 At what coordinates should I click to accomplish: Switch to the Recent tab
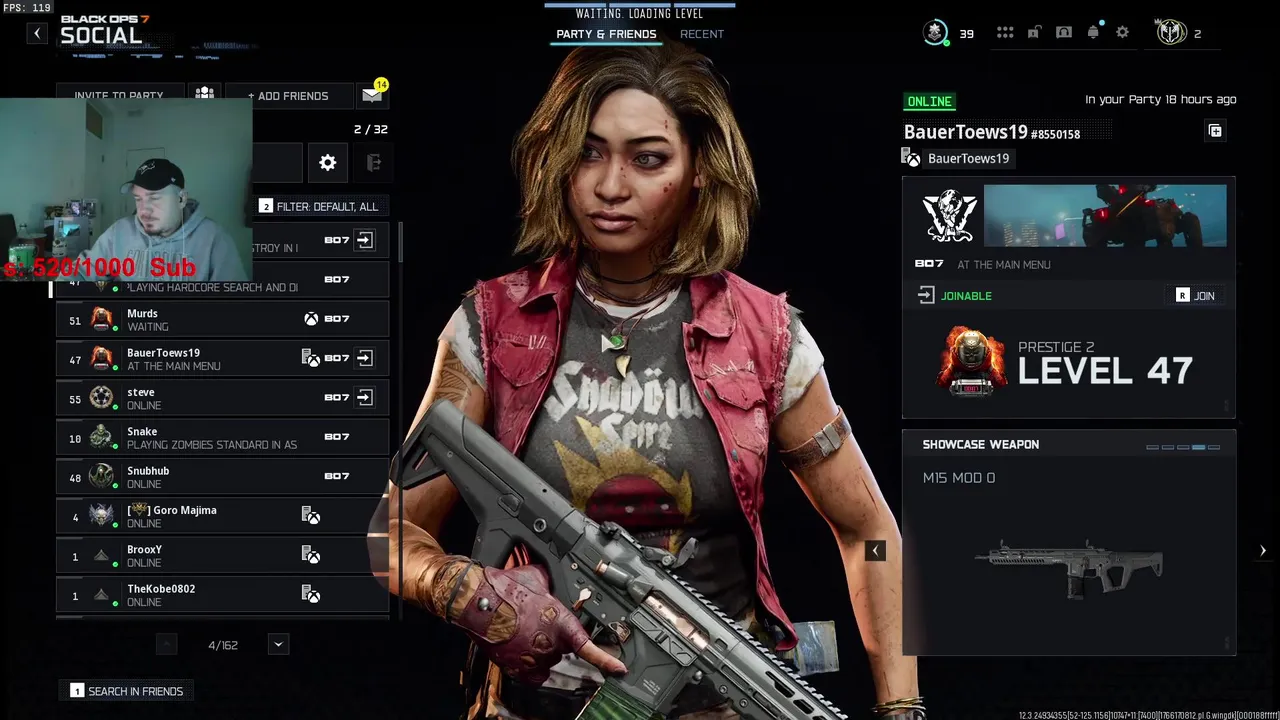pyautogui.click(x=701, y=34)
